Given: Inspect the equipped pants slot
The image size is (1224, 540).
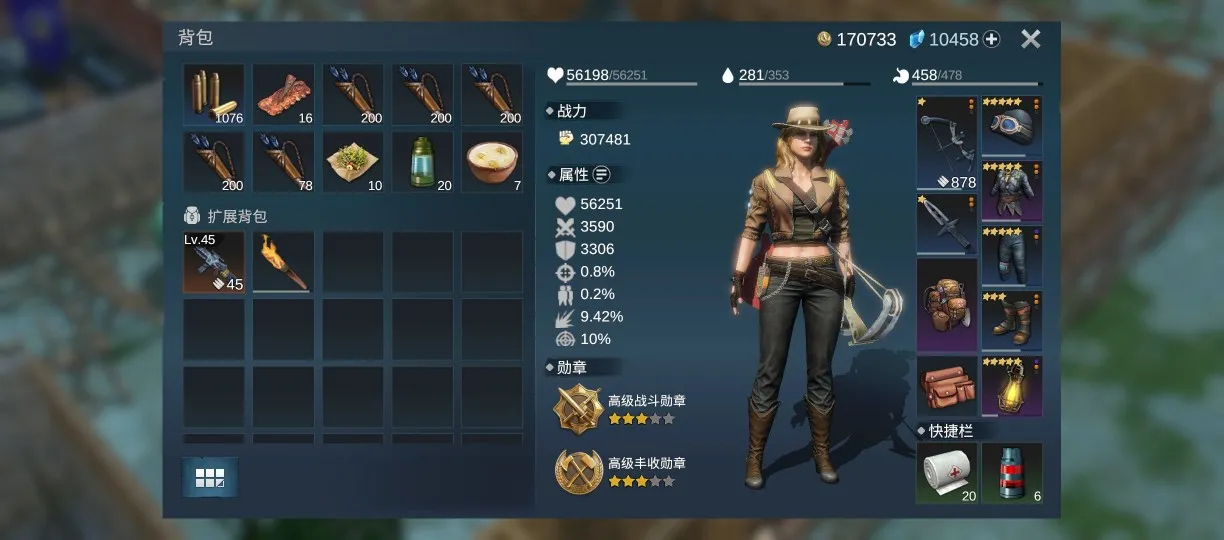Looking at the screenshot, I should tap(1011, 256).
